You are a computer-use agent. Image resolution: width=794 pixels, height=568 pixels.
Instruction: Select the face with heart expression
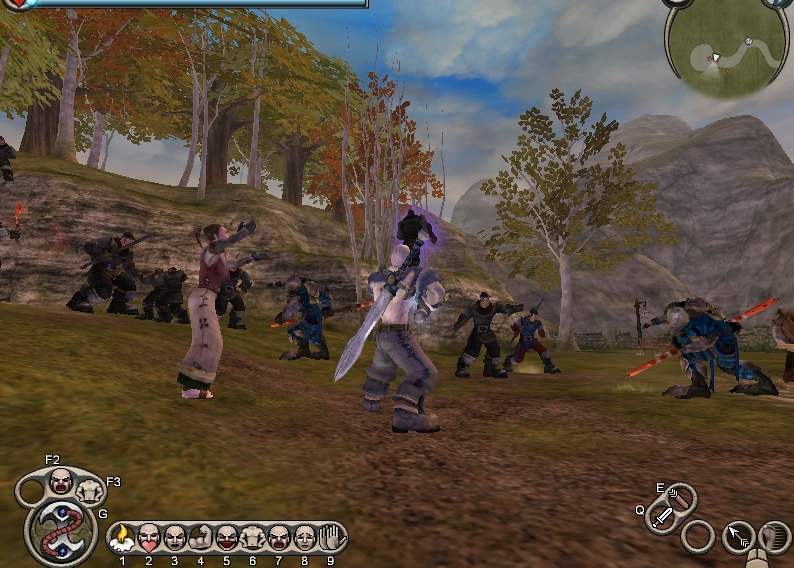pyautogui.click(x=148, y=538)
